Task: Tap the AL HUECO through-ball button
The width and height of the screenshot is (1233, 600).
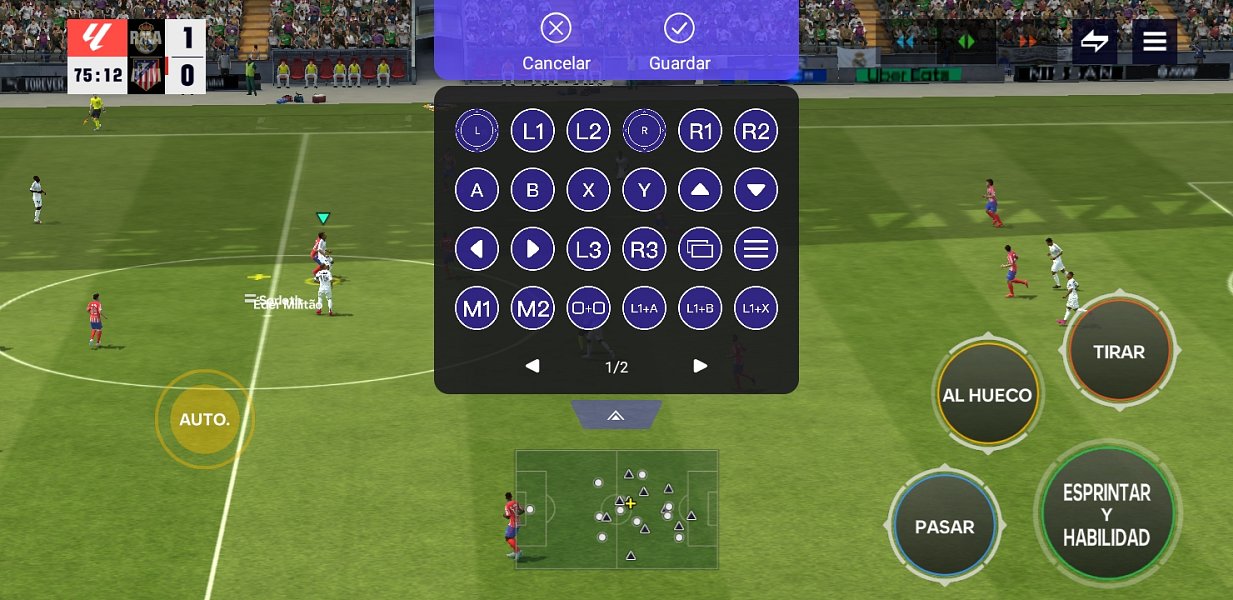Action: [x=987, y=395]
